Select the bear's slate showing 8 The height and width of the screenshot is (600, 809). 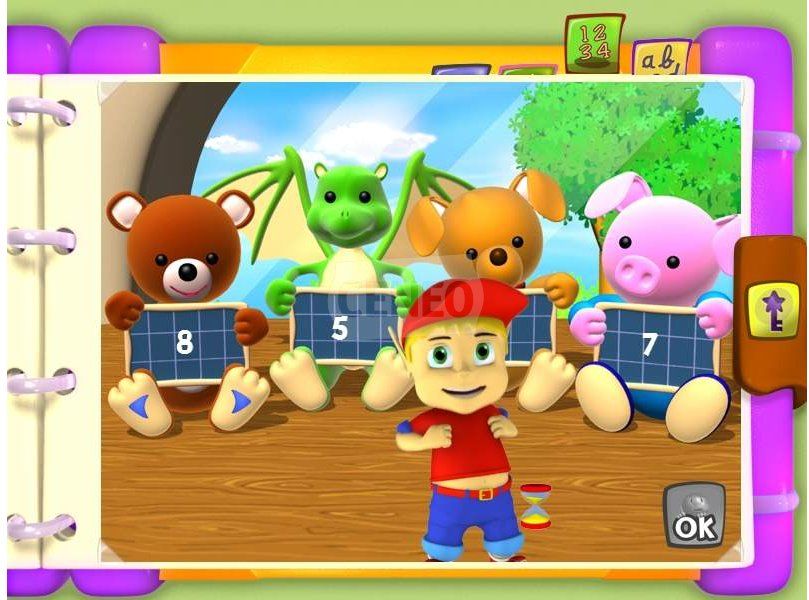[x=185, y=342]
